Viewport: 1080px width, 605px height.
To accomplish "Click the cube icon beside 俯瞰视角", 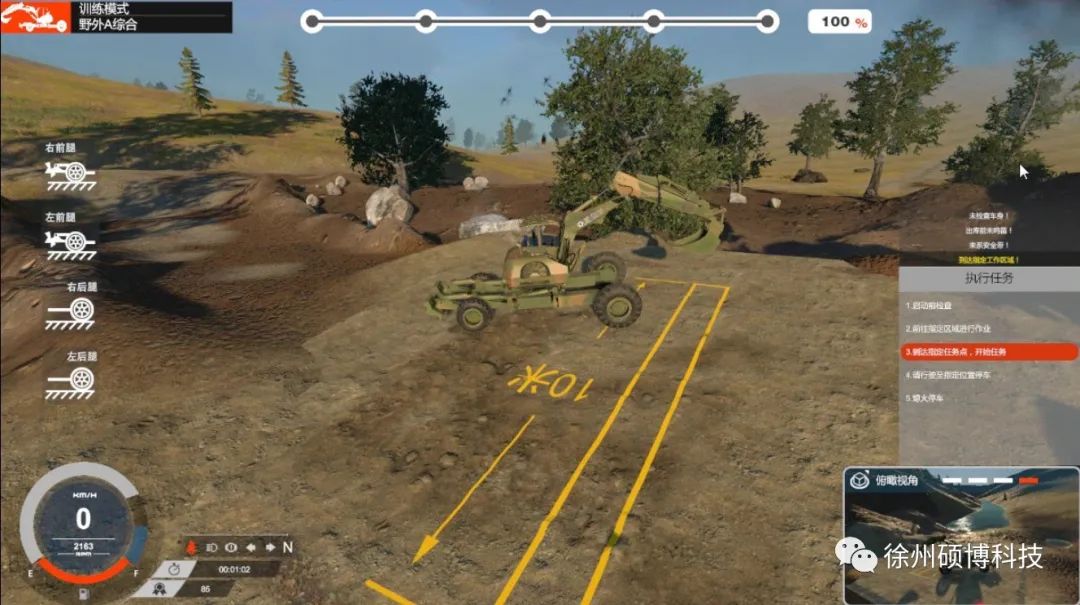I will click(858, 480).
